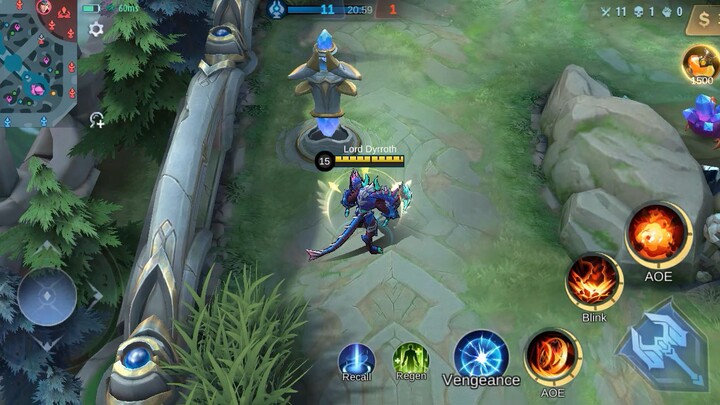Tap the minimap
The width and height of the screenshot is (720, 405).
point(38,62)
